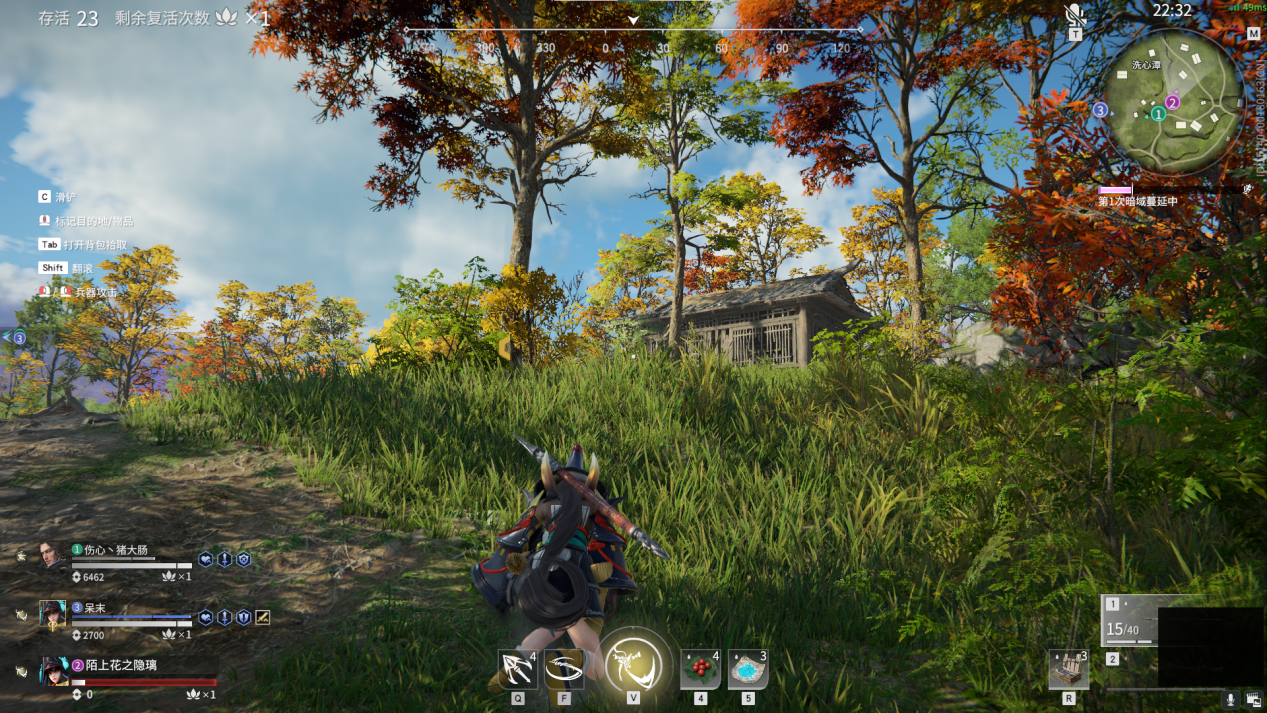Select teammate 伤心丶猪大肠 portrait
This screenshot has width=1267, height=713.
point(52,556)
